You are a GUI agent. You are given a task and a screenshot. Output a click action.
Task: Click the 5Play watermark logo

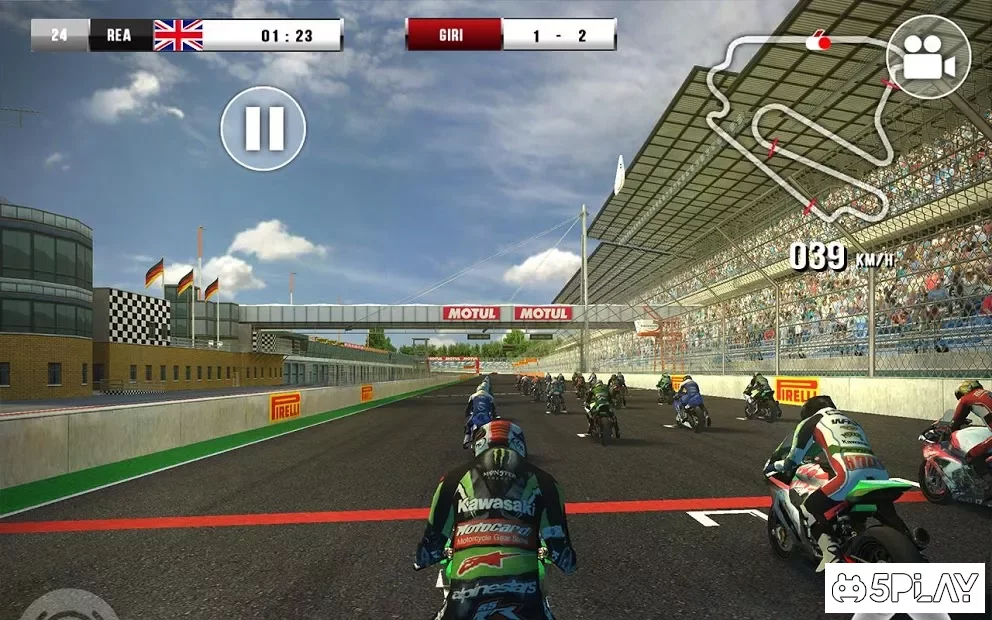[x=904, y=588]
